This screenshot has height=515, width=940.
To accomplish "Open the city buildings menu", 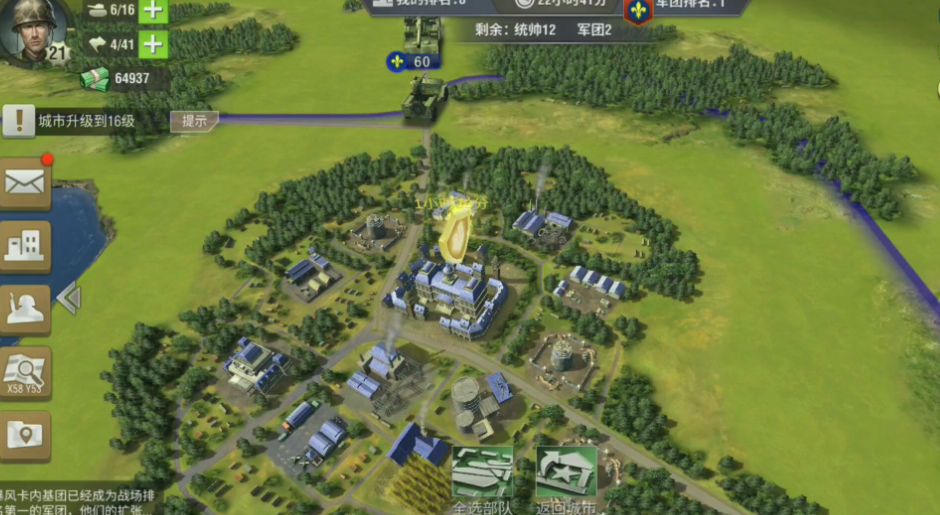I will point(25,246).
